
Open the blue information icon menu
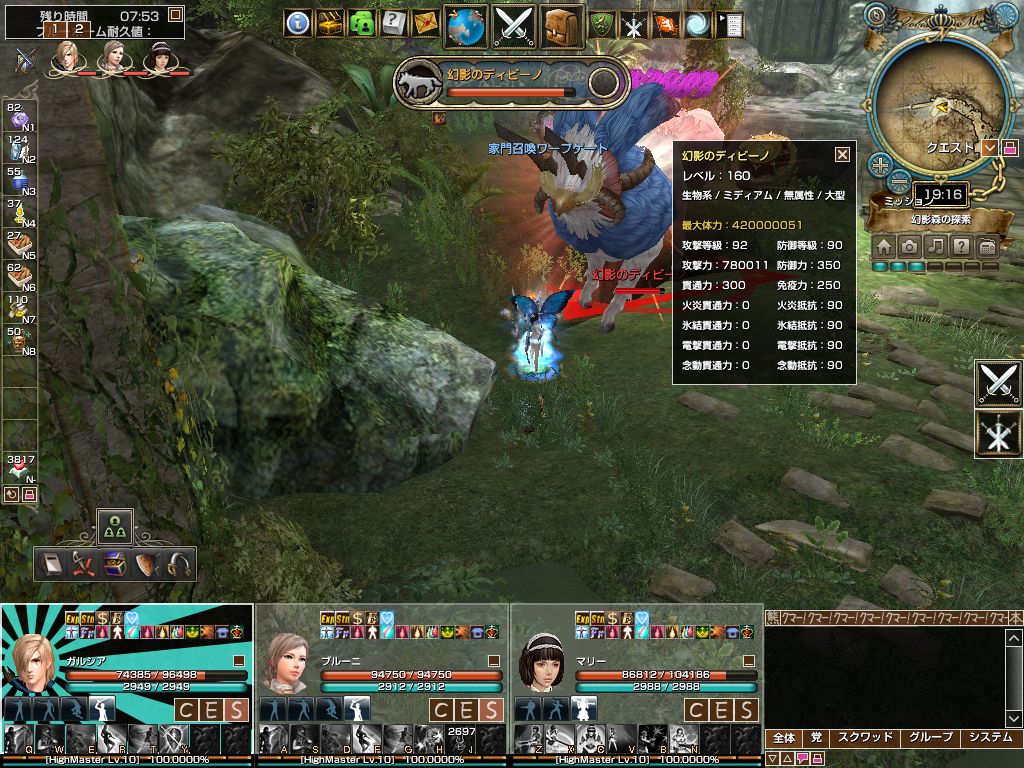(x=297, y=24)
